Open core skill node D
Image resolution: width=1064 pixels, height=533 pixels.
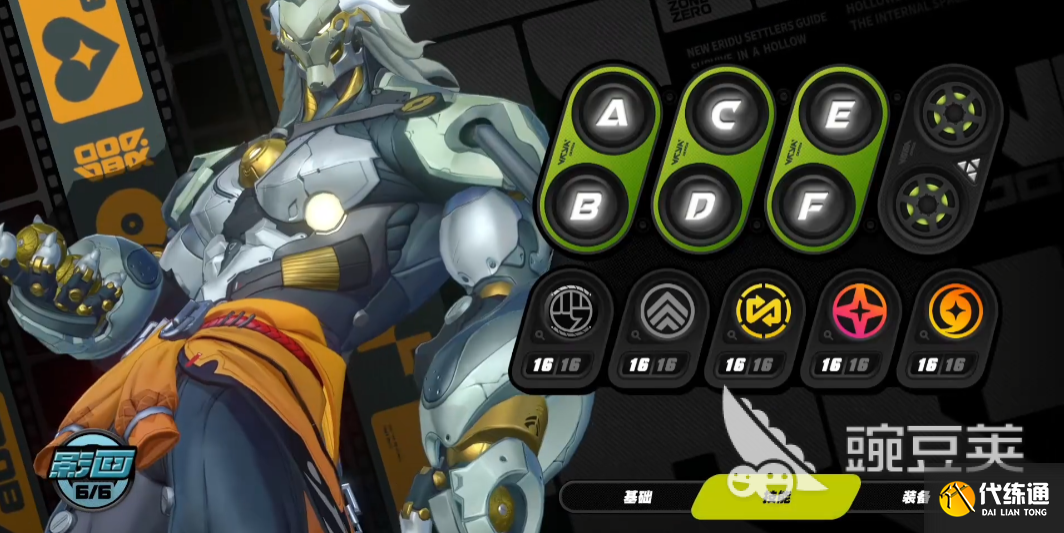tap(700, 205)
